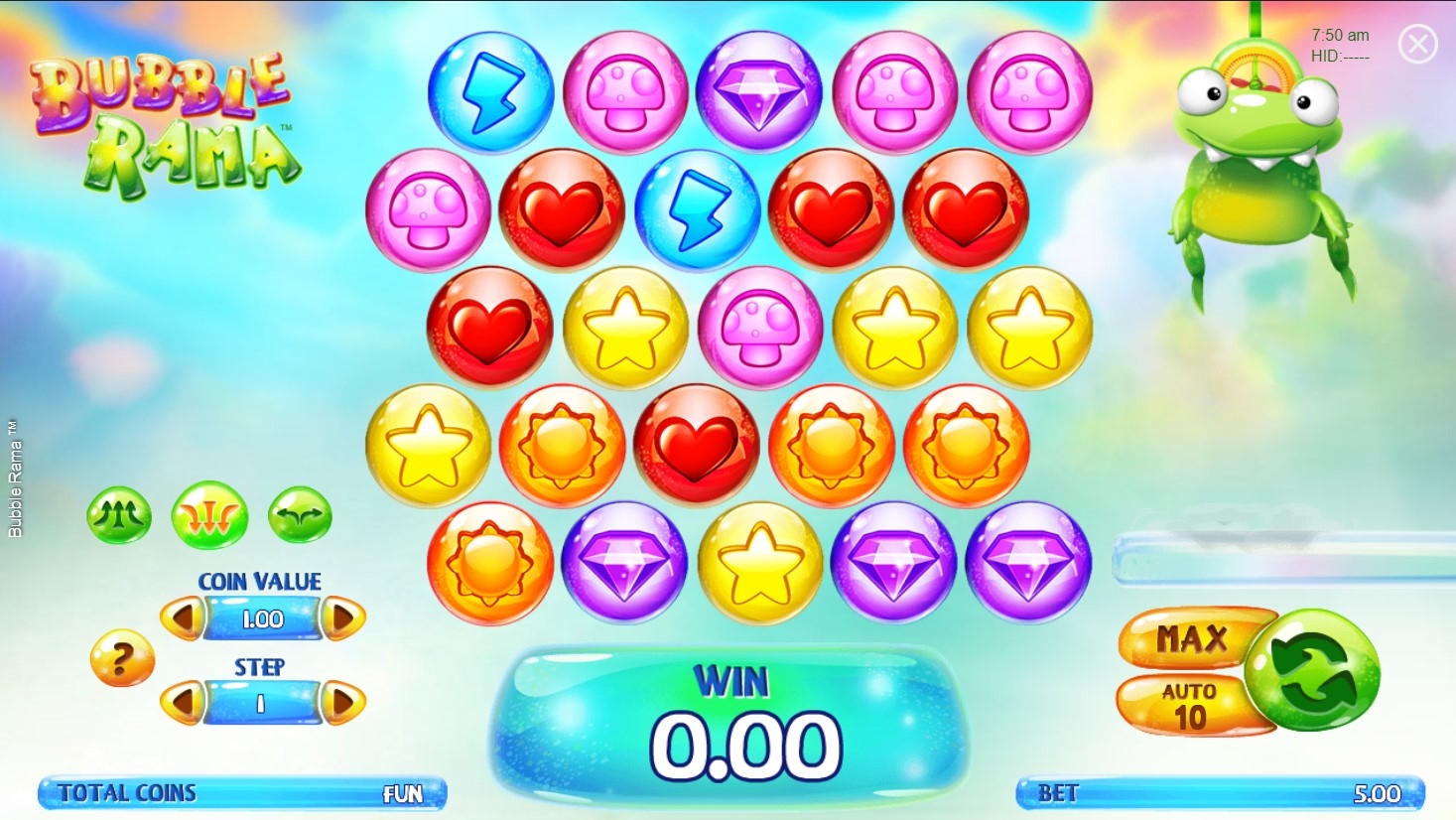Increase the coin value with the right arrow
Viewport: 1456px width, 820px height.
click(342, 618)
